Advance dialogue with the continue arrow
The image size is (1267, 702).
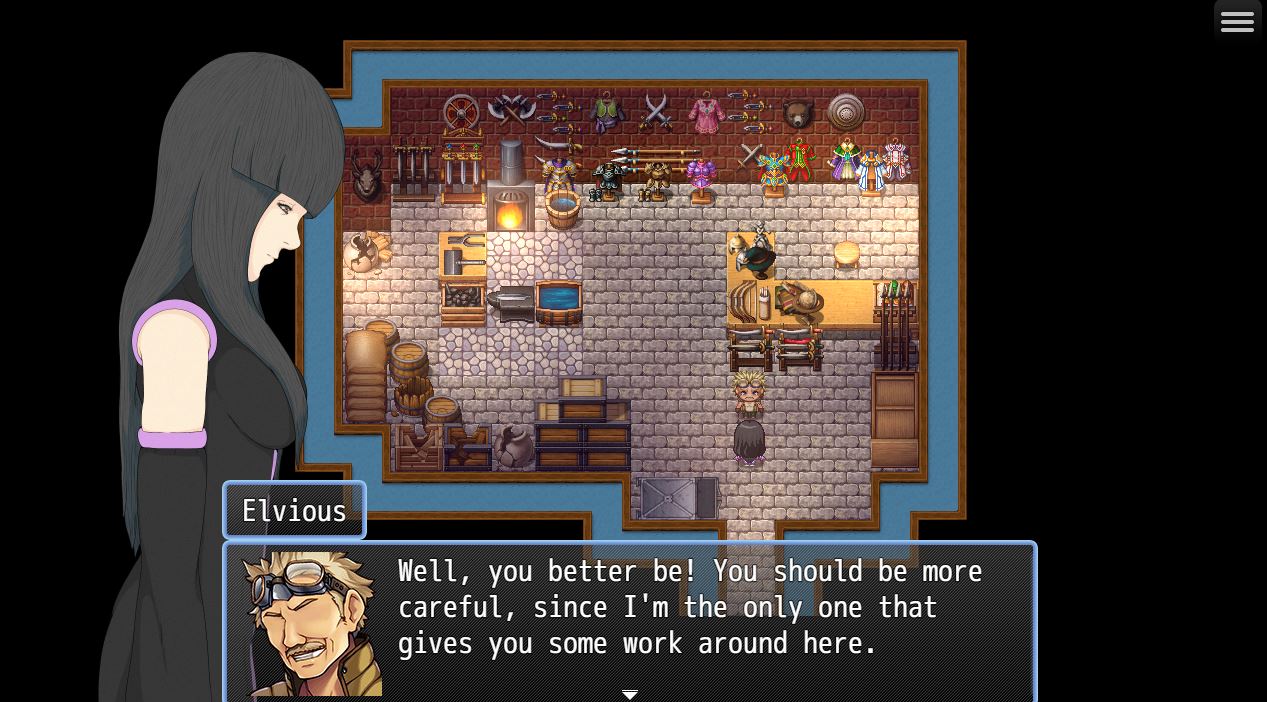(630, 693)
